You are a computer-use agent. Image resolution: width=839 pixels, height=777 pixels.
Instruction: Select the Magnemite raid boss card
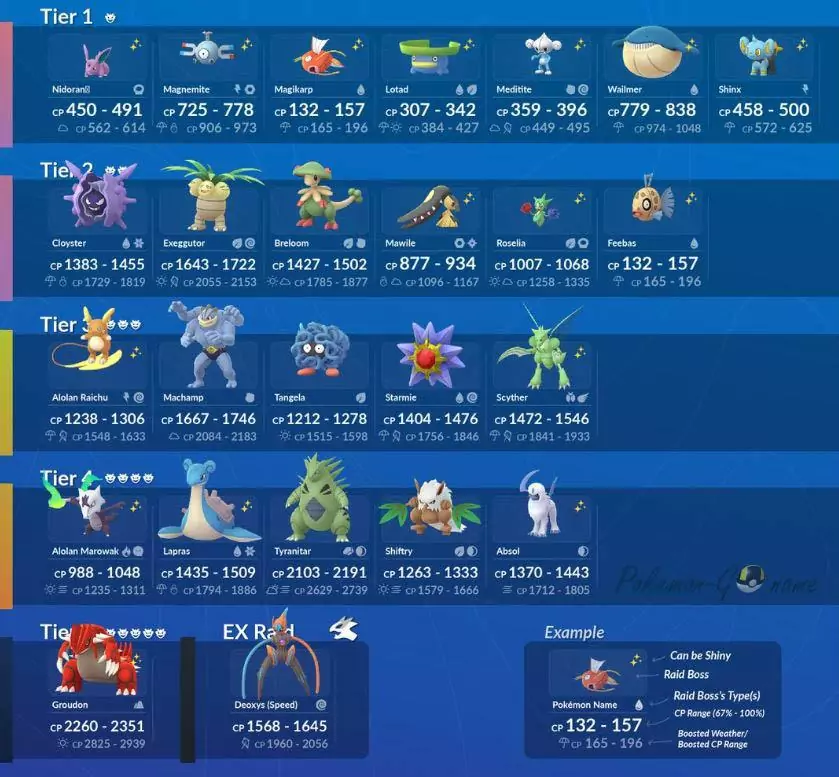click(208, 88)
